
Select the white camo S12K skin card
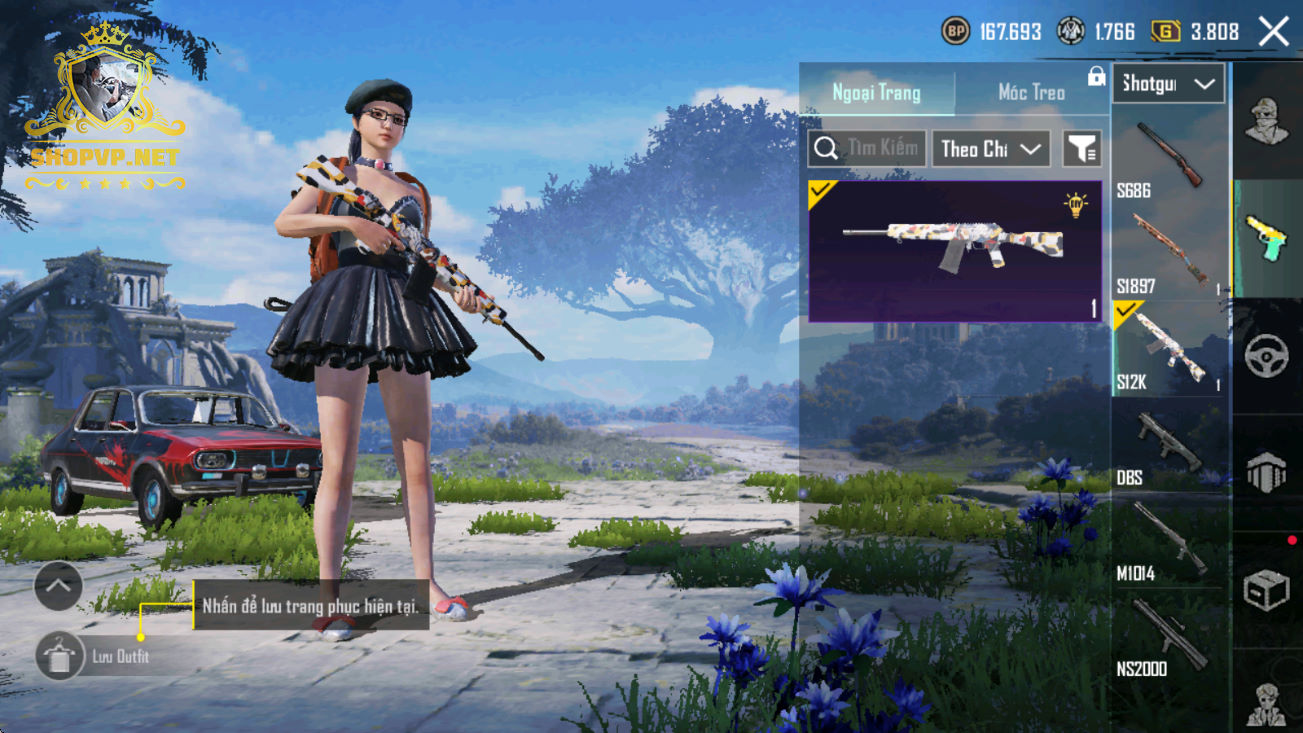click(955, 251)
